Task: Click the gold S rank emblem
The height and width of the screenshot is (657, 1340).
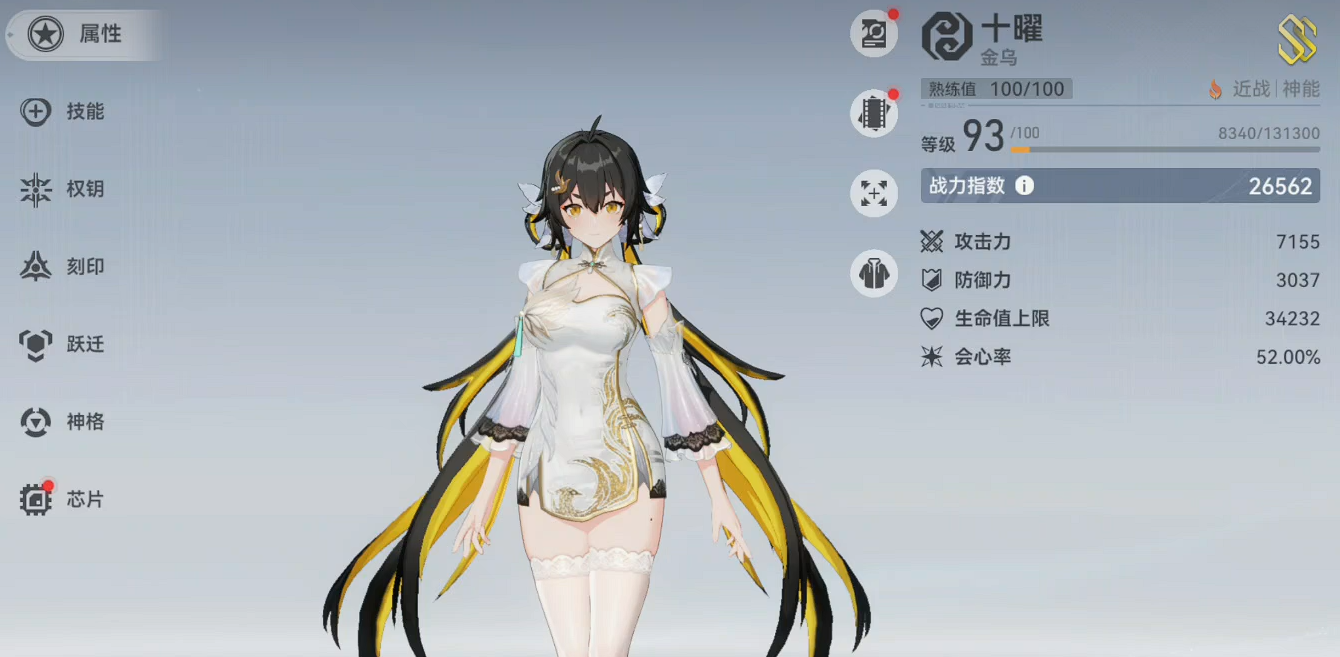Action: [x=1296, y=40]
